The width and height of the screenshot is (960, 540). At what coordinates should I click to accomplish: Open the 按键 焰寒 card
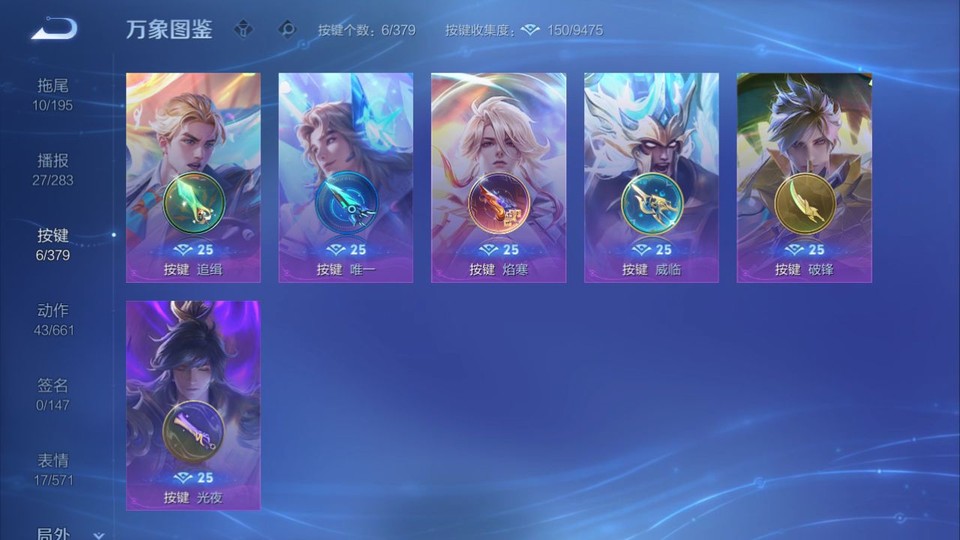pos(499,177)
